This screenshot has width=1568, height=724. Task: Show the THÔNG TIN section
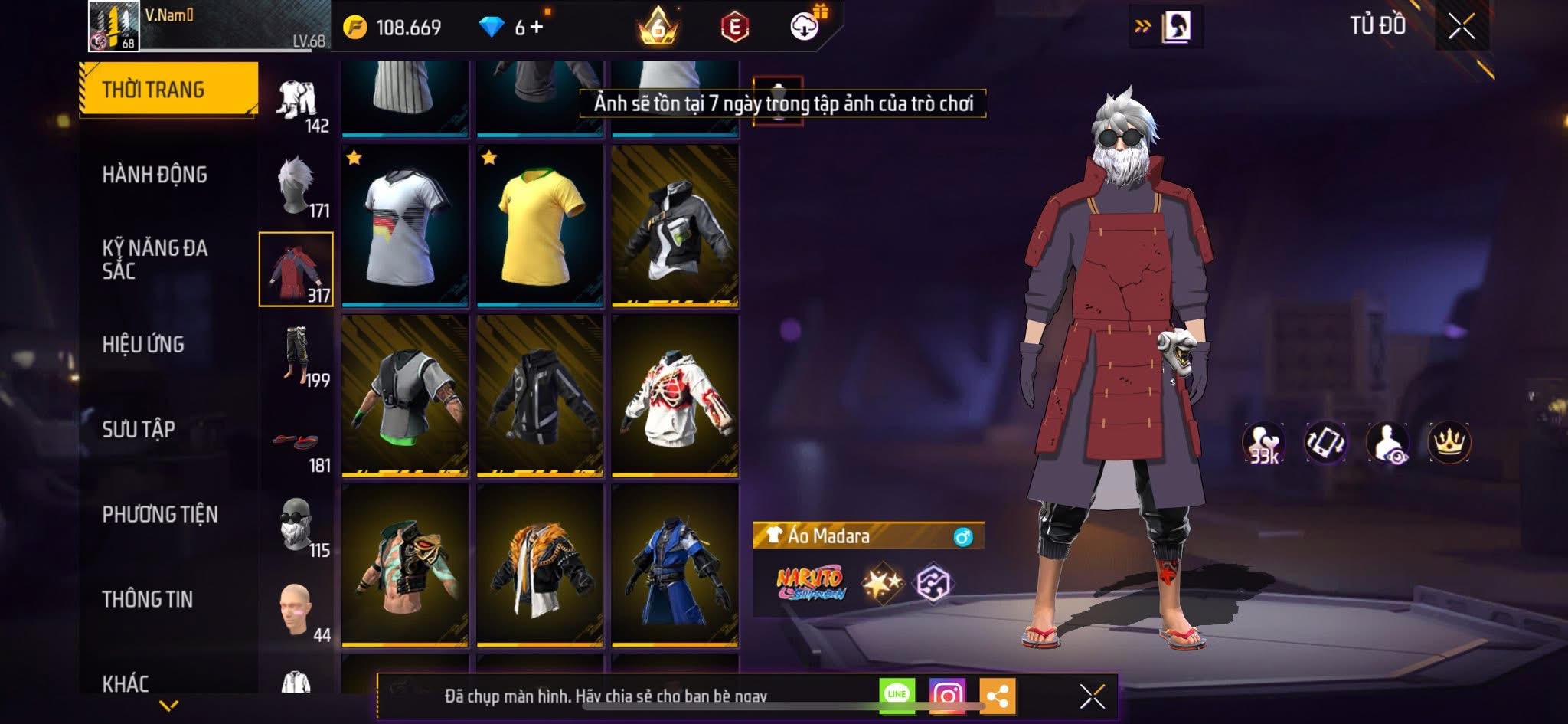click(148, 599)
